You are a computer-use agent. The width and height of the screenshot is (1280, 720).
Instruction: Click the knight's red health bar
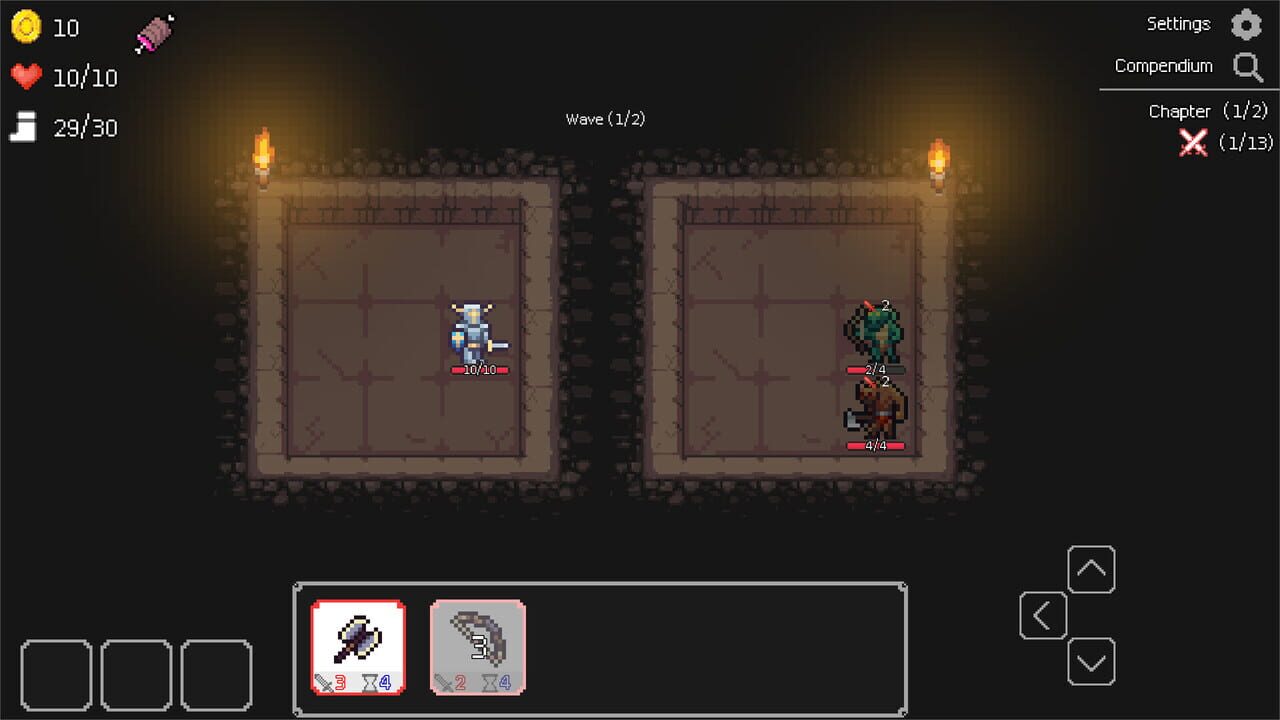tap(479, 368)
